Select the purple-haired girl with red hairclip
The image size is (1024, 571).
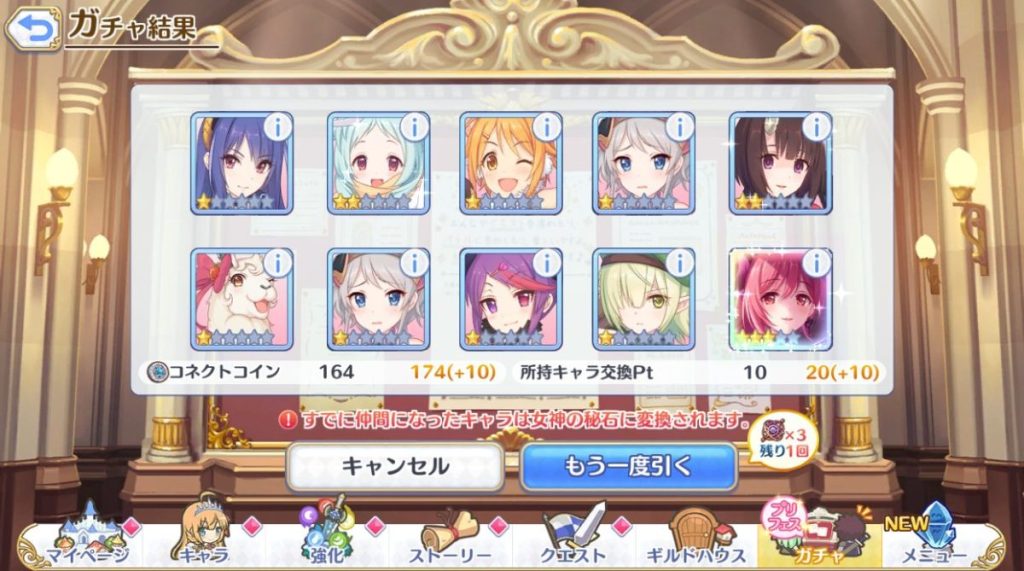click(511, 299)
